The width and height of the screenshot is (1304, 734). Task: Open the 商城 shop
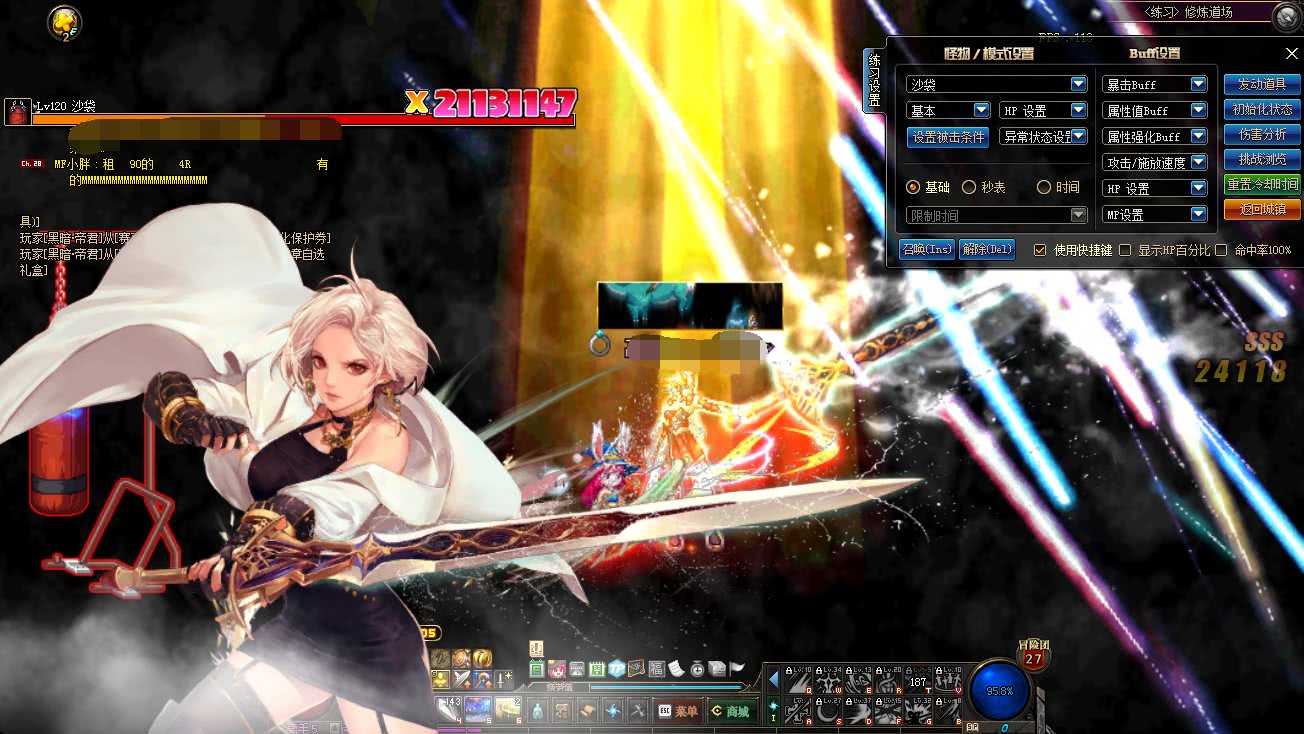(729, 711)
